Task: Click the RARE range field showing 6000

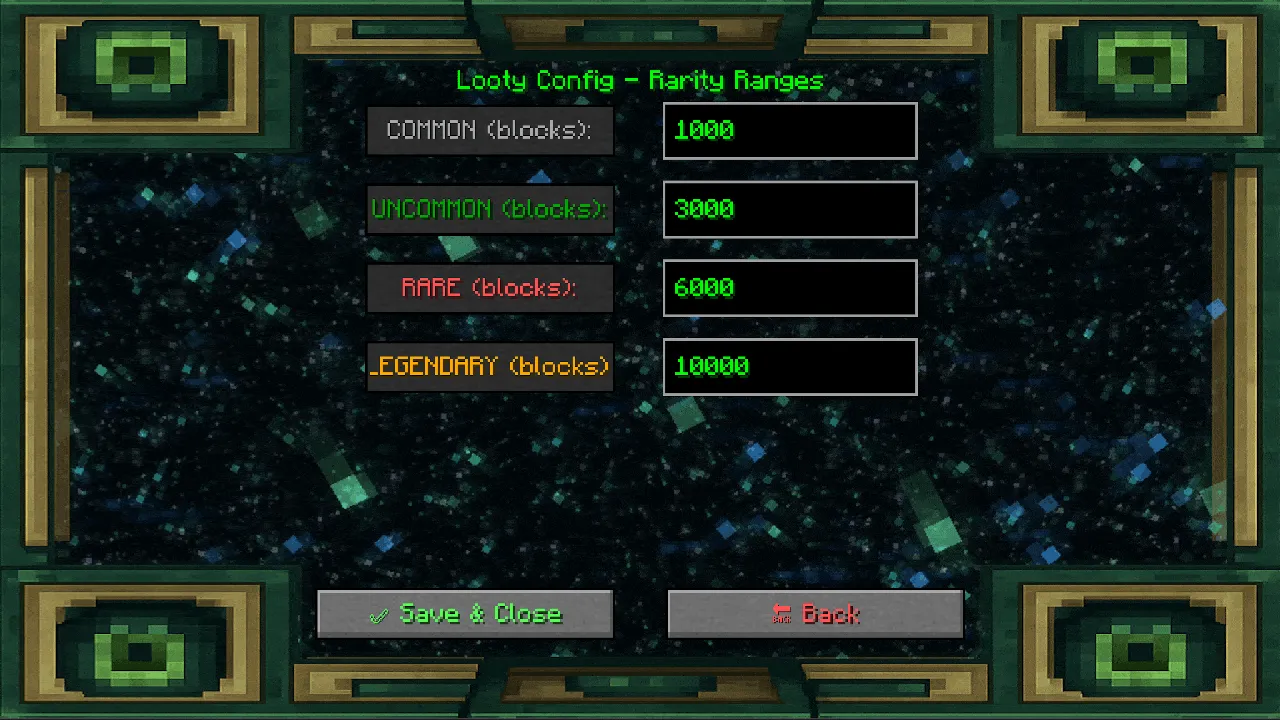Action: (789, 288)
